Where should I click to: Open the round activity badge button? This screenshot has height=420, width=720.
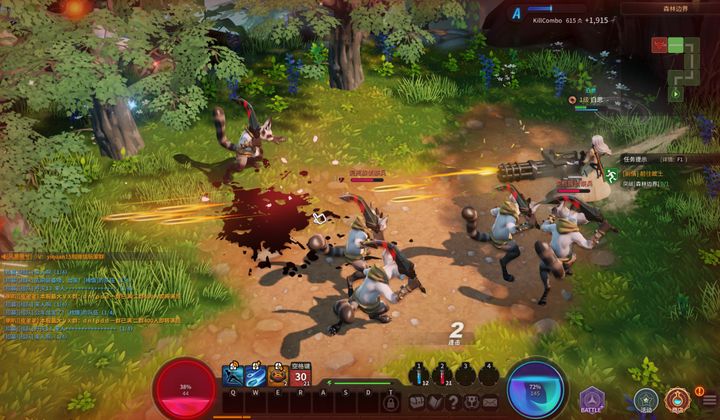click(646, 401)
